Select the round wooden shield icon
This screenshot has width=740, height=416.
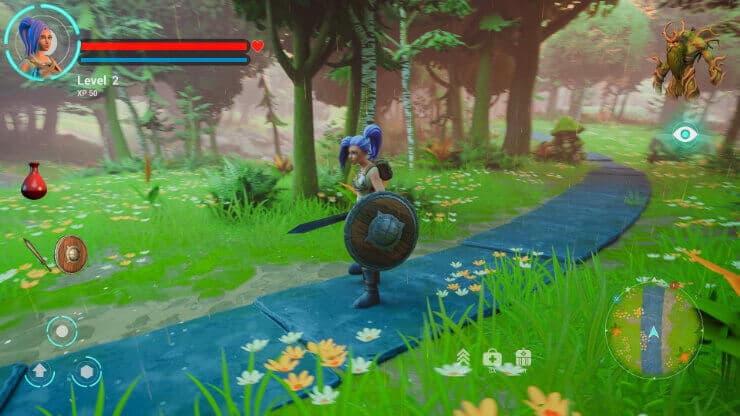point(71,254)
